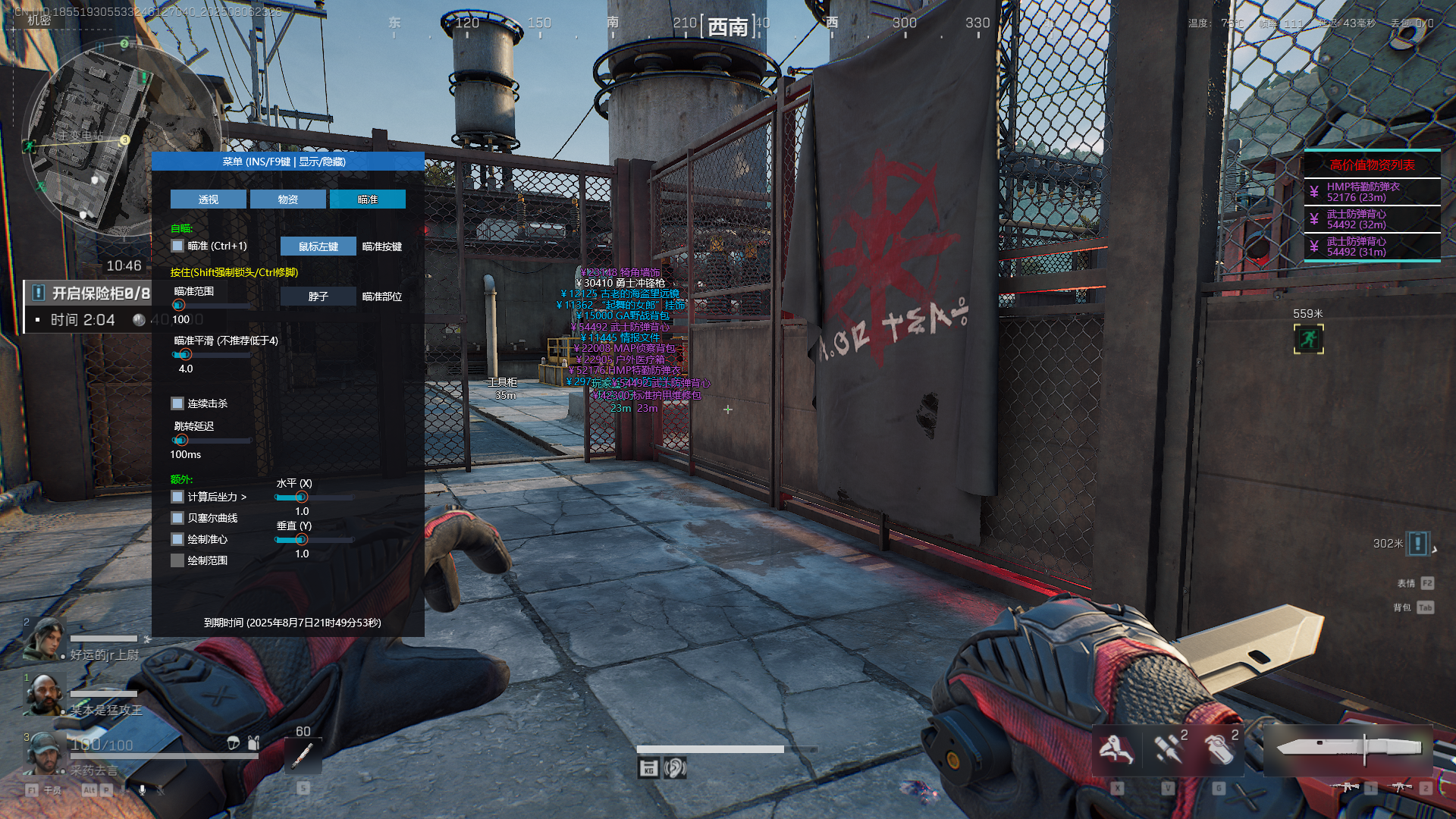This screenshot has height=819, width=1456.
Task: Activate the running operator ability icon
Action: [x=1116, y=750]
